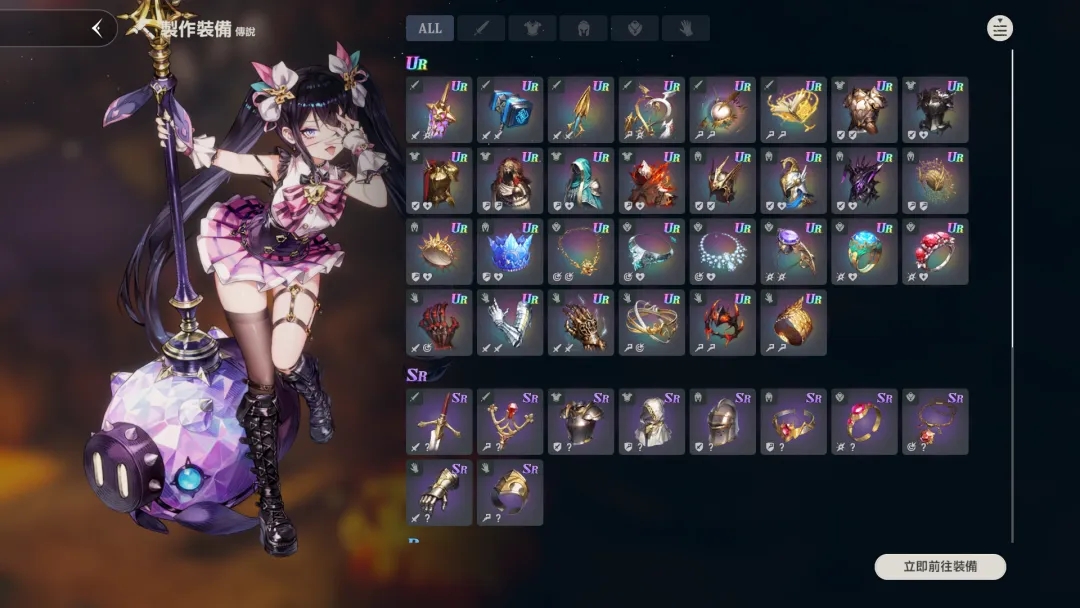Choose the SR golden gauntlet
The height and width of the screenshot is (608, 1080).
click(439, 493)
